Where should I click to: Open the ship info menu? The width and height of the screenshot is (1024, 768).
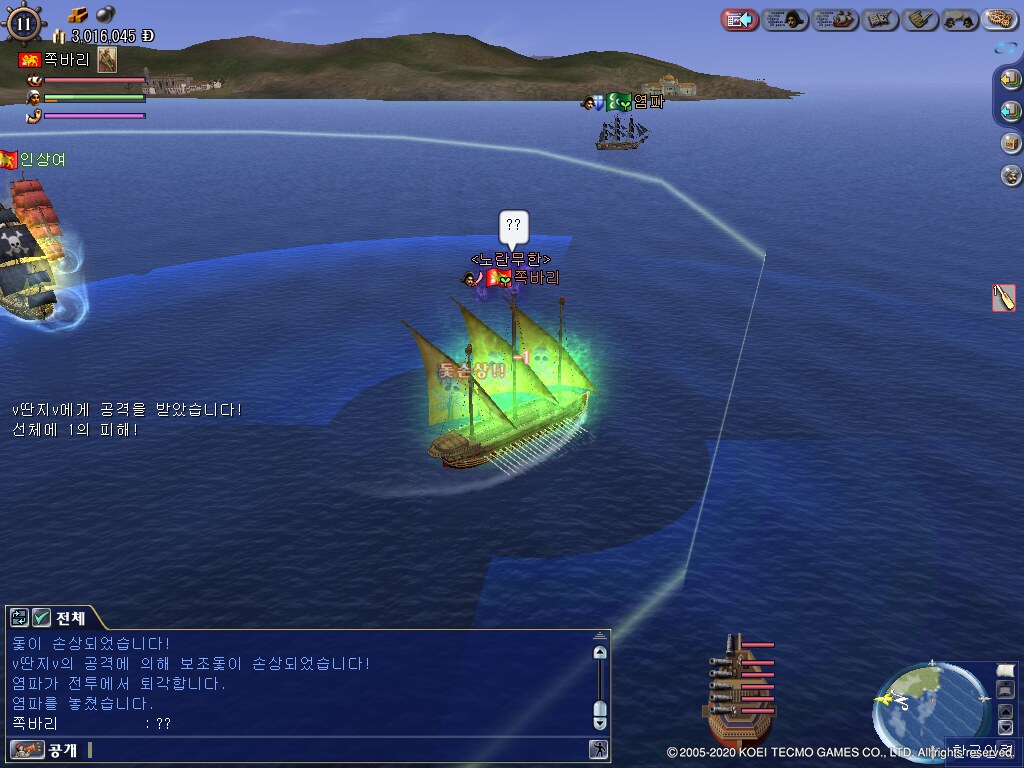[835, 19]
